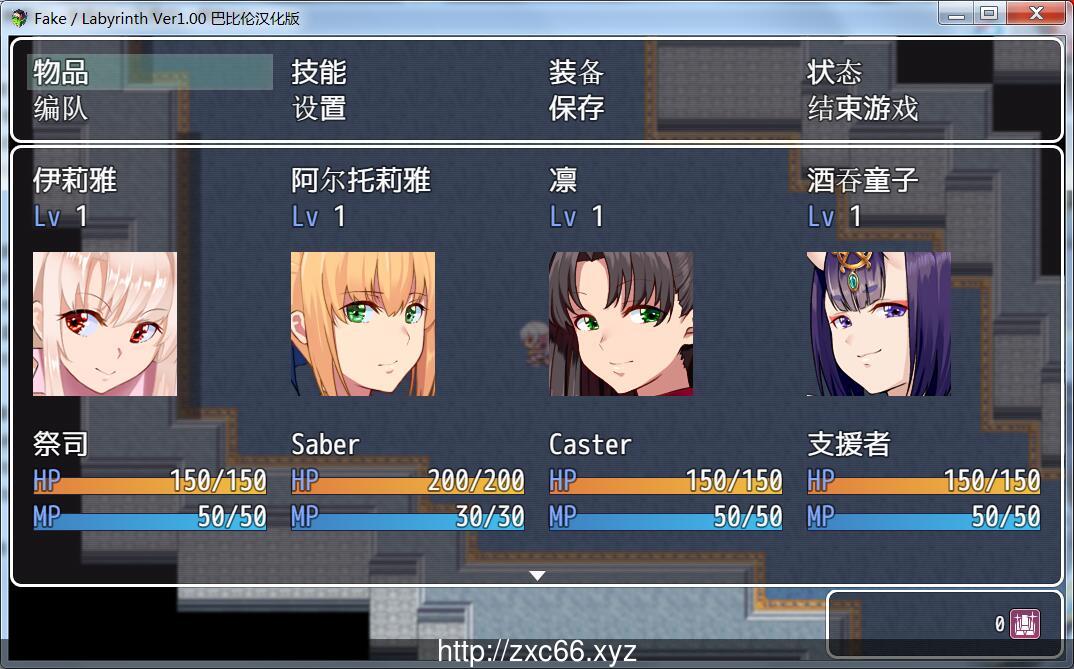Open 设置 (Settings)
This screenshot has width=1074, height=669.
click(x=319, y=108)
